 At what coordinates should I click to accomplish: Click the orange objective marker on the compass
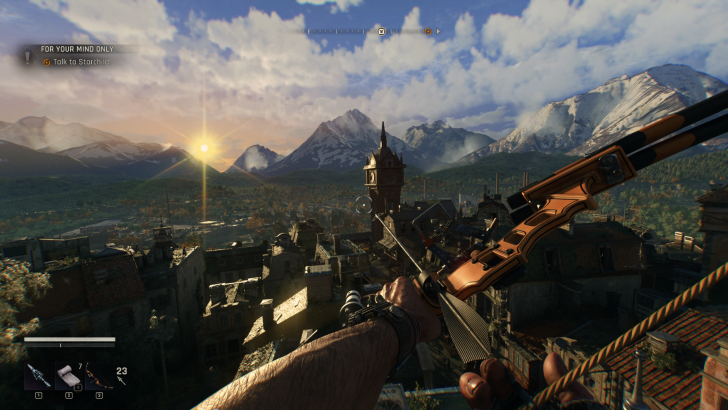click(x=428, y=31)
